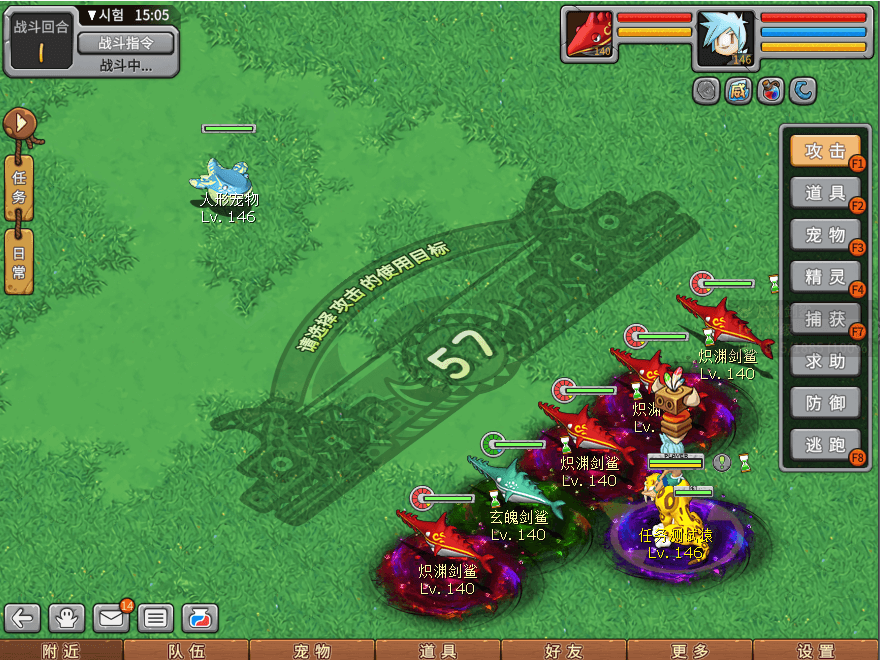This screenshot has height=660, width=880.
Task: Select the 防御 (Defend) command
Action: click(825, 403)
